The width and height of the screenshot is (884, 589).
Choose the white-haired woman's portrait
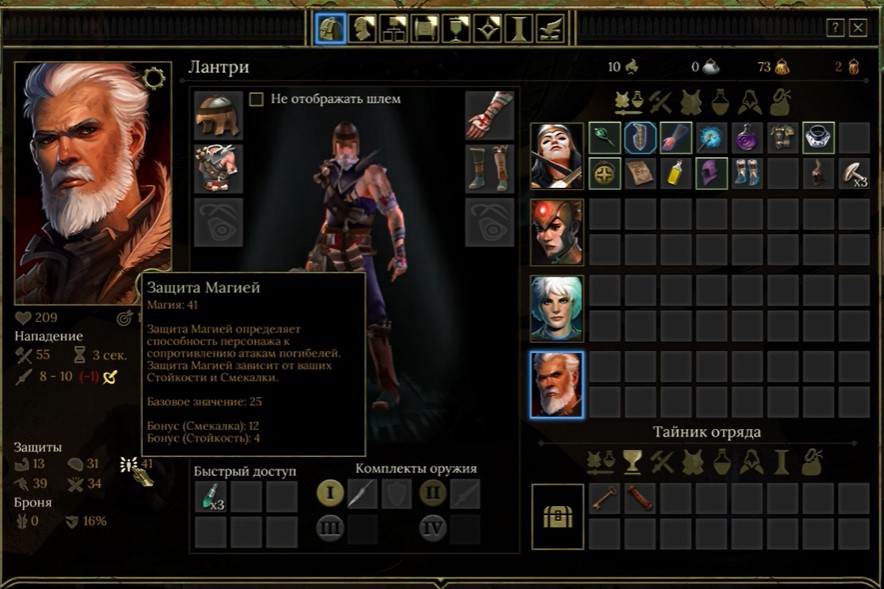[x=556, y=308]
